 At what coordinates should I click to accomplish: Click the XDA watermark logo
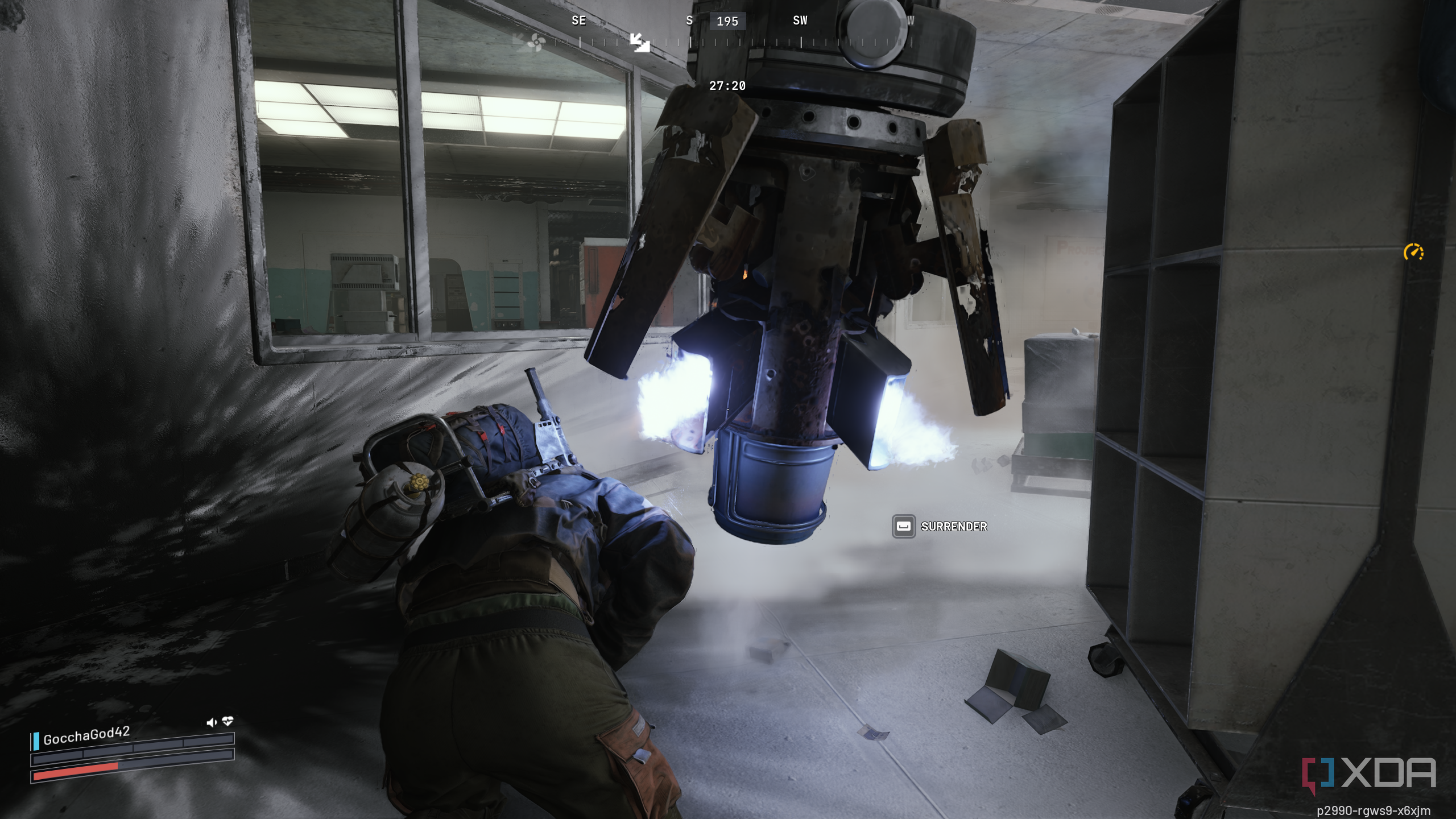(1369, 775)
